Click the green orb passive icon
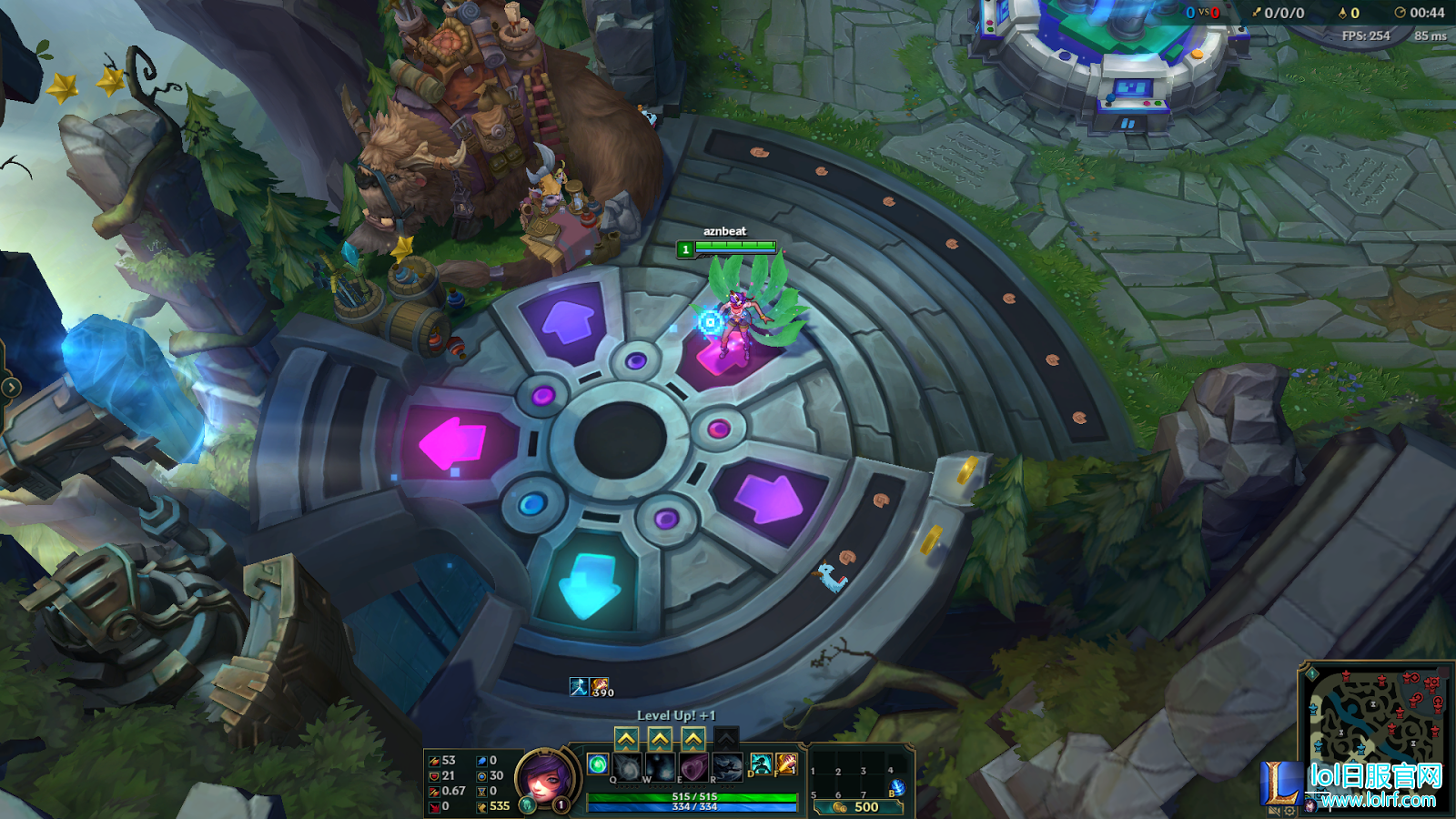This screenshot has height=819, width=1456. (597, 763)
